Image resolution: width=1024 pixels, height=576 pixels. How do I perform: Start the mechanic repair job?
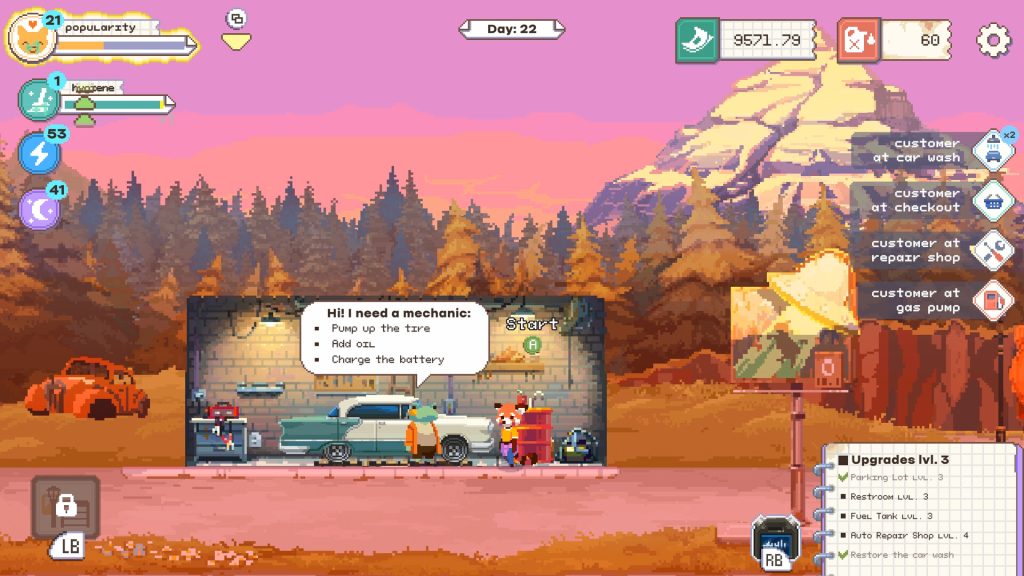click(x=532, y=344)
